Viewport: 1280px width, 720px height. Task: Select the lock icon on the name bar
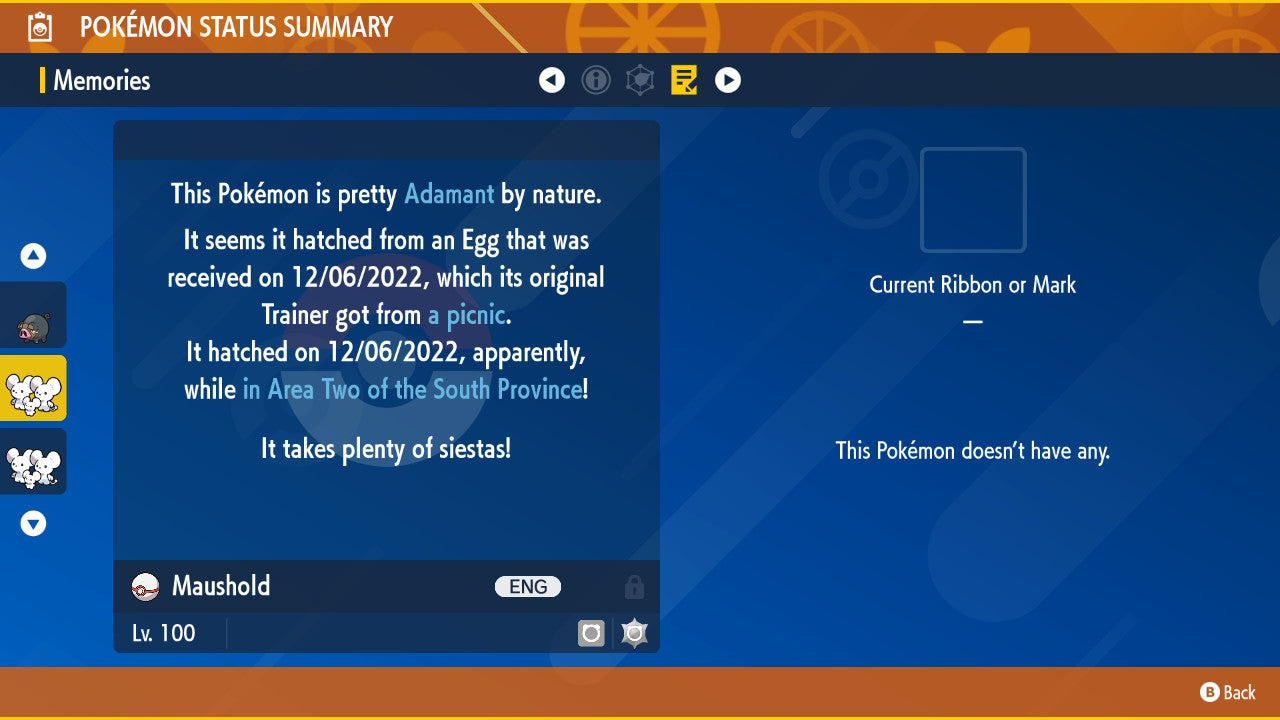[634, 587]
